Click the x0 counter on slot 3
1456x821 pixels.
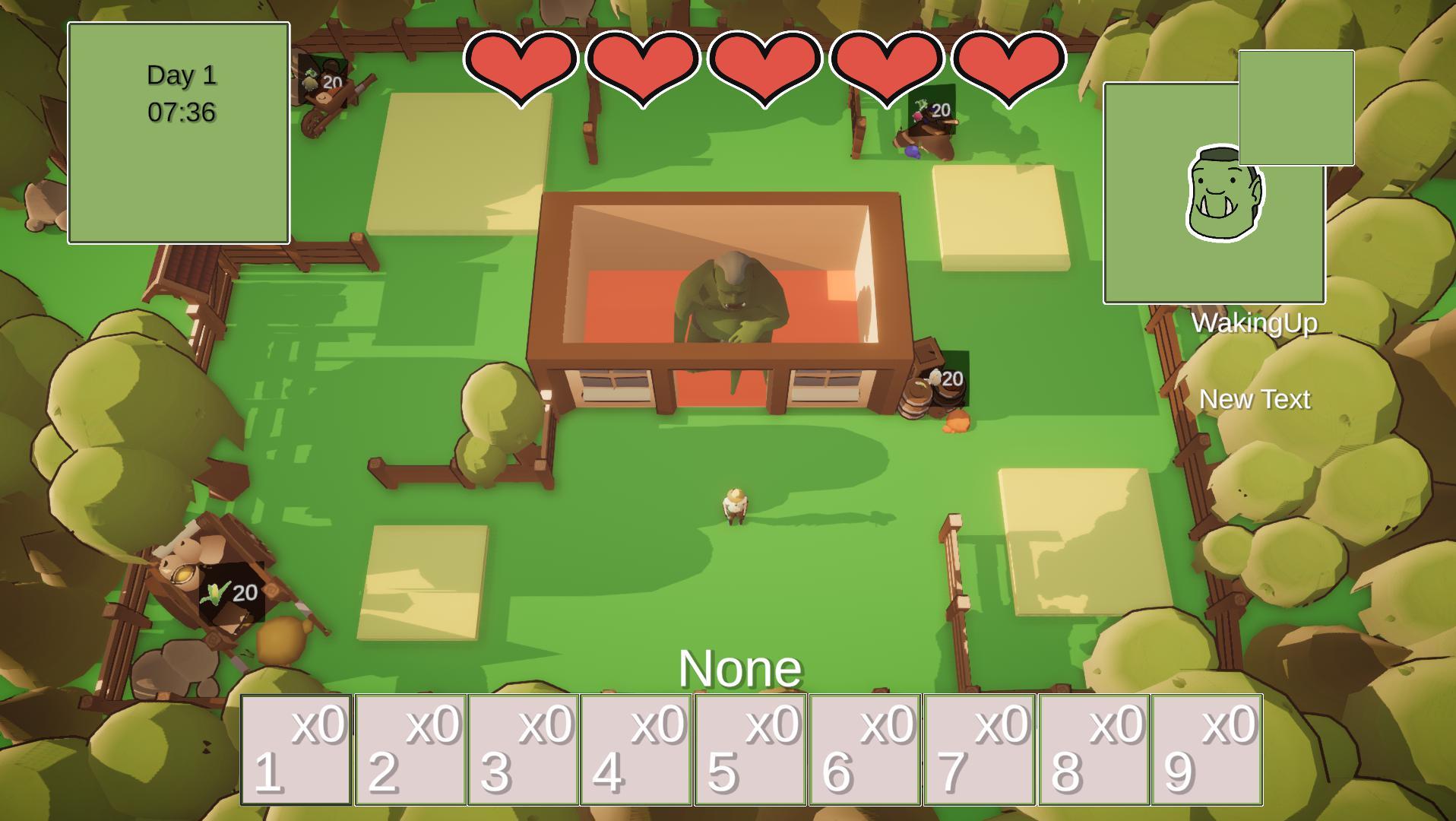(544, 725)
